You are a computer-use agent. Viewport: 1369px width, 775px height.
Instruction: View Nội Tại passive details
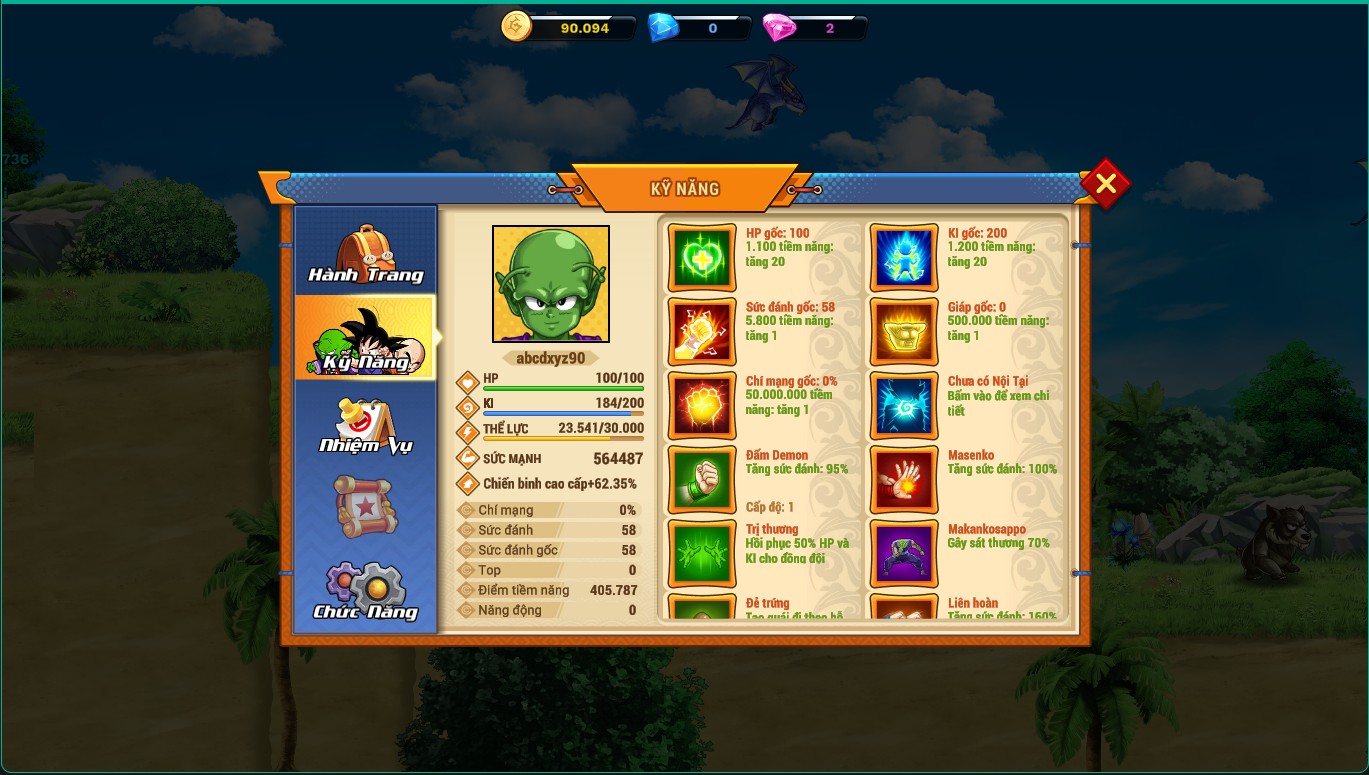tap(904, 406)
